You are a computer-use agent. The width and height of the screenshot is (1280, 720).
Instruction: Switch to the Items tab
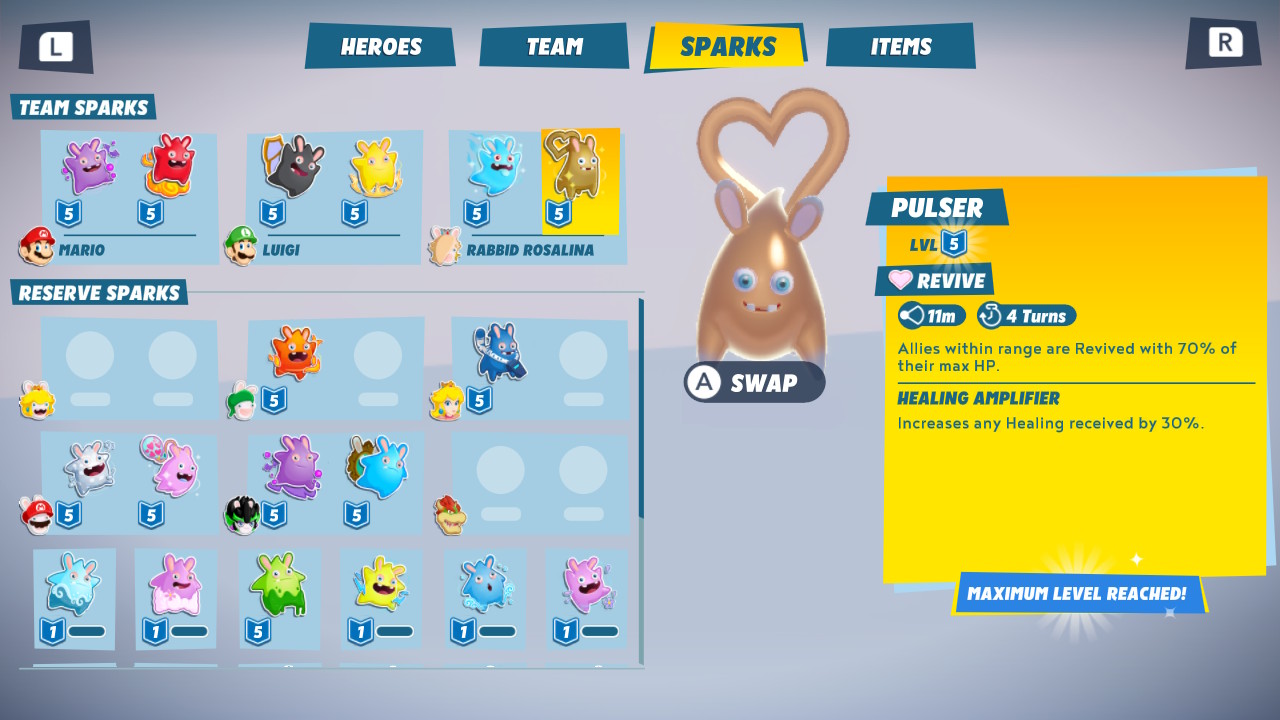pyautogui.click(x=899, y=44)
